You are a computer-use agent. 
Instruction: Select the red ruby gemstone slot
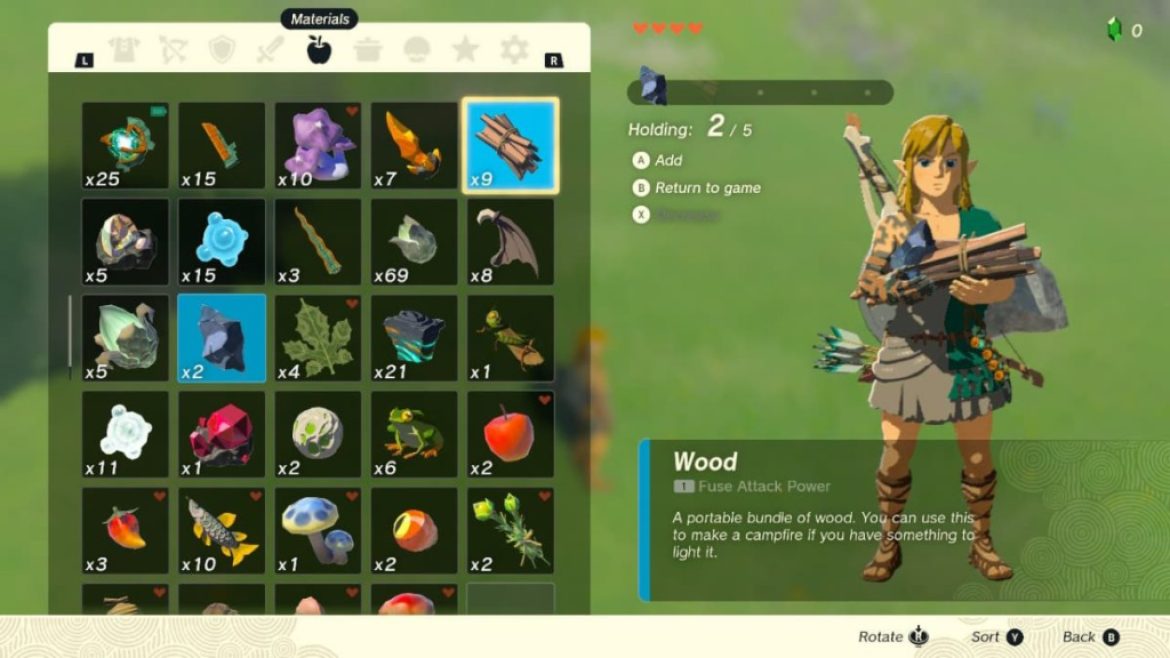222,434
